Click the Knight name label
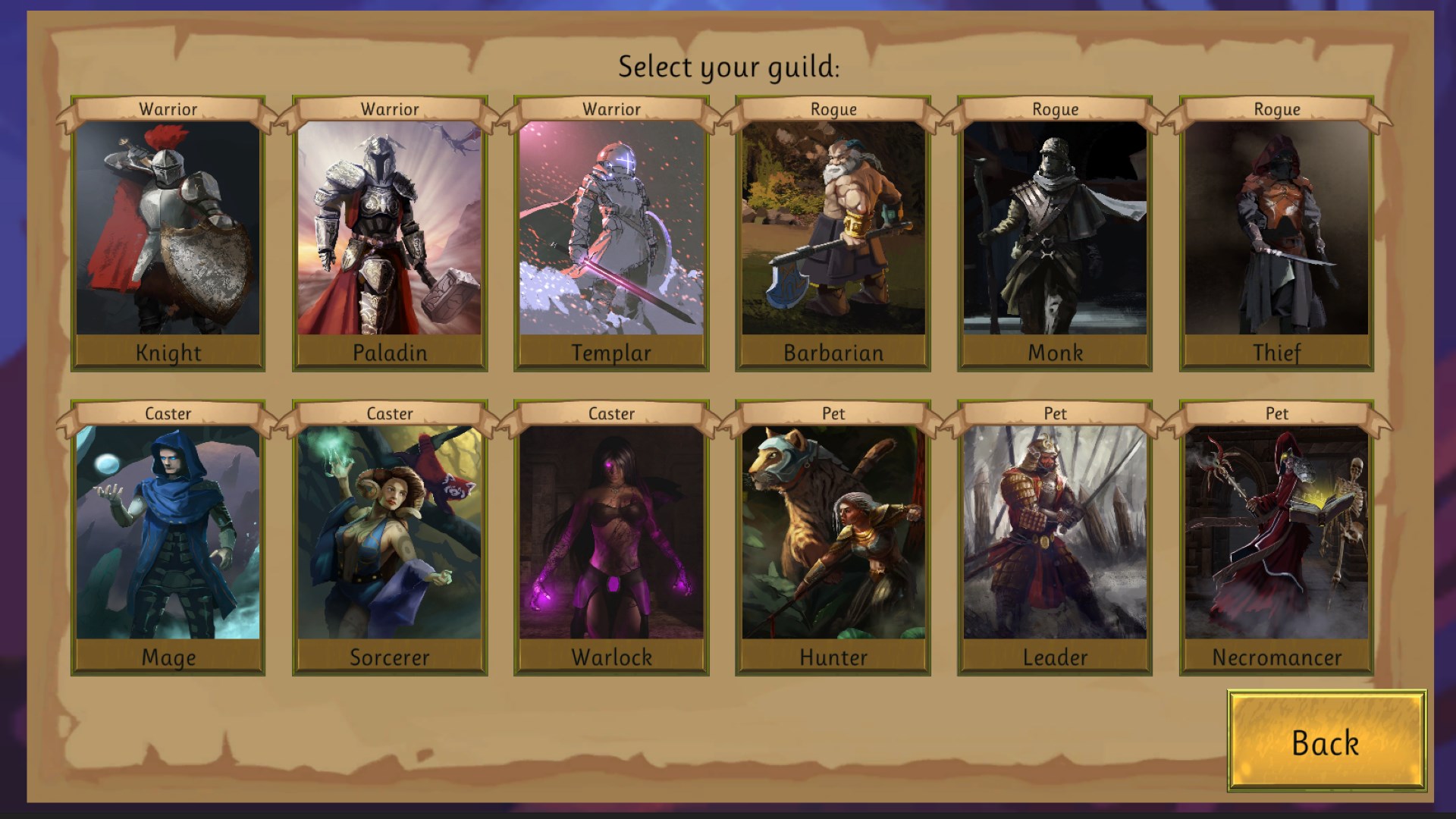Screen dimensions: 1456x819 (168, 352)
